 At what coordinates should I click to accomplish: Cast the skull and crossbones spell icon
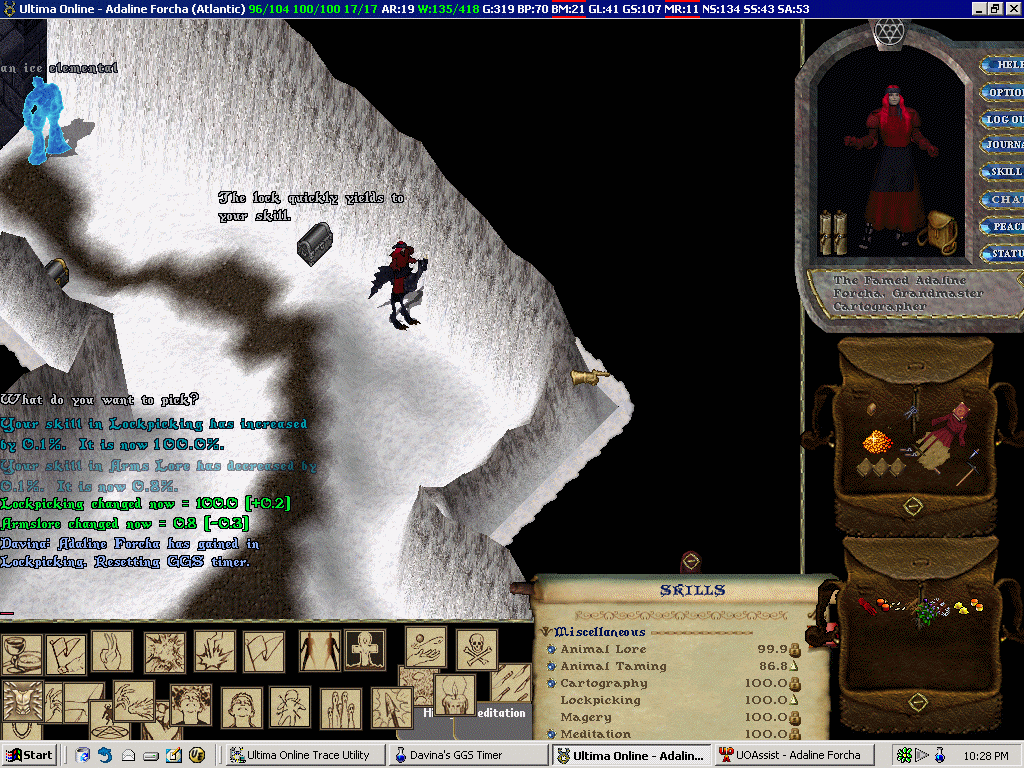pos(476,649)
